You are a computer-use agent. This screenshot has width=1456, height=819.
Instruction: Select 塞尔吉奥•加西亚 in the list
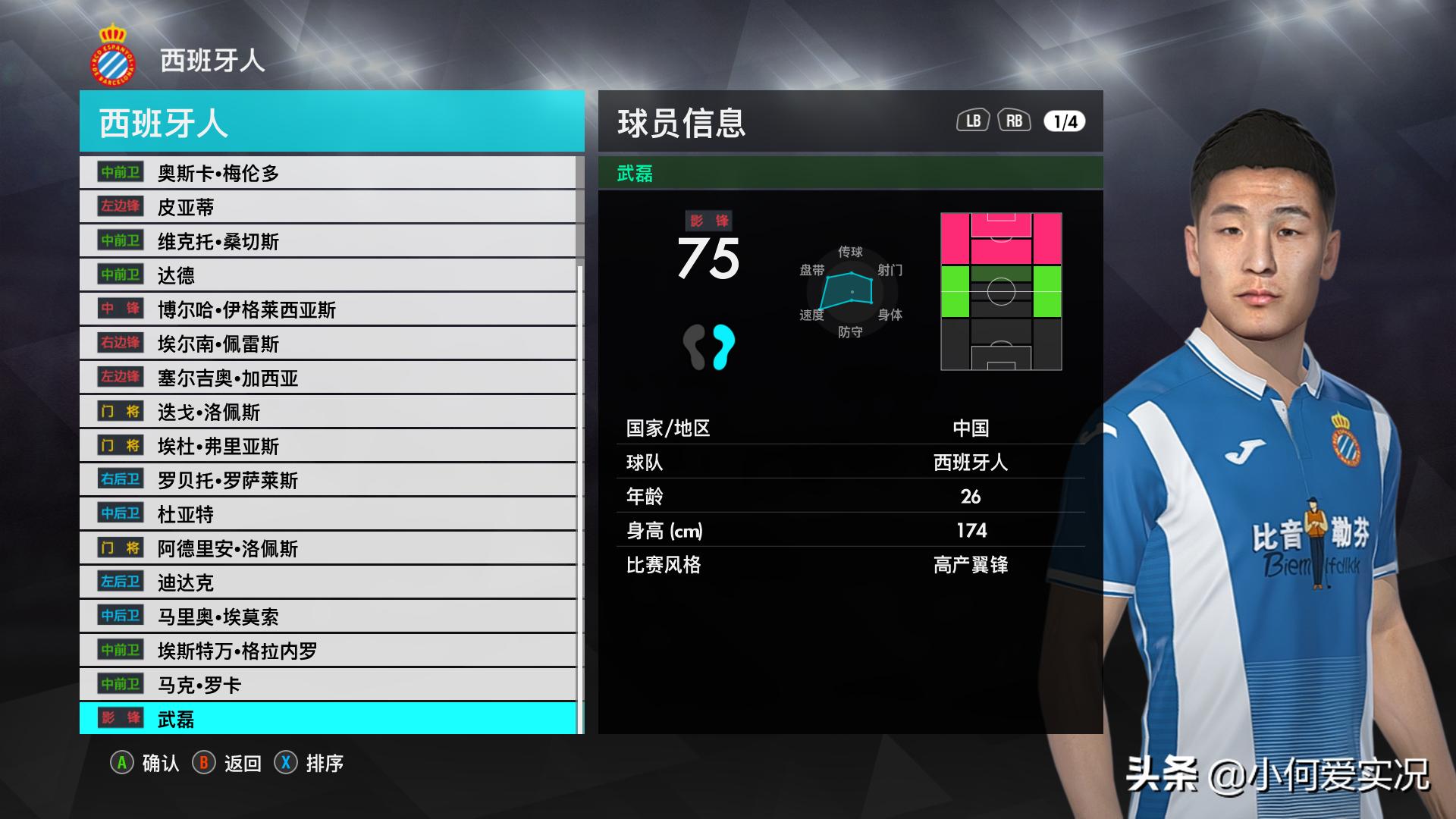[328, 378]
